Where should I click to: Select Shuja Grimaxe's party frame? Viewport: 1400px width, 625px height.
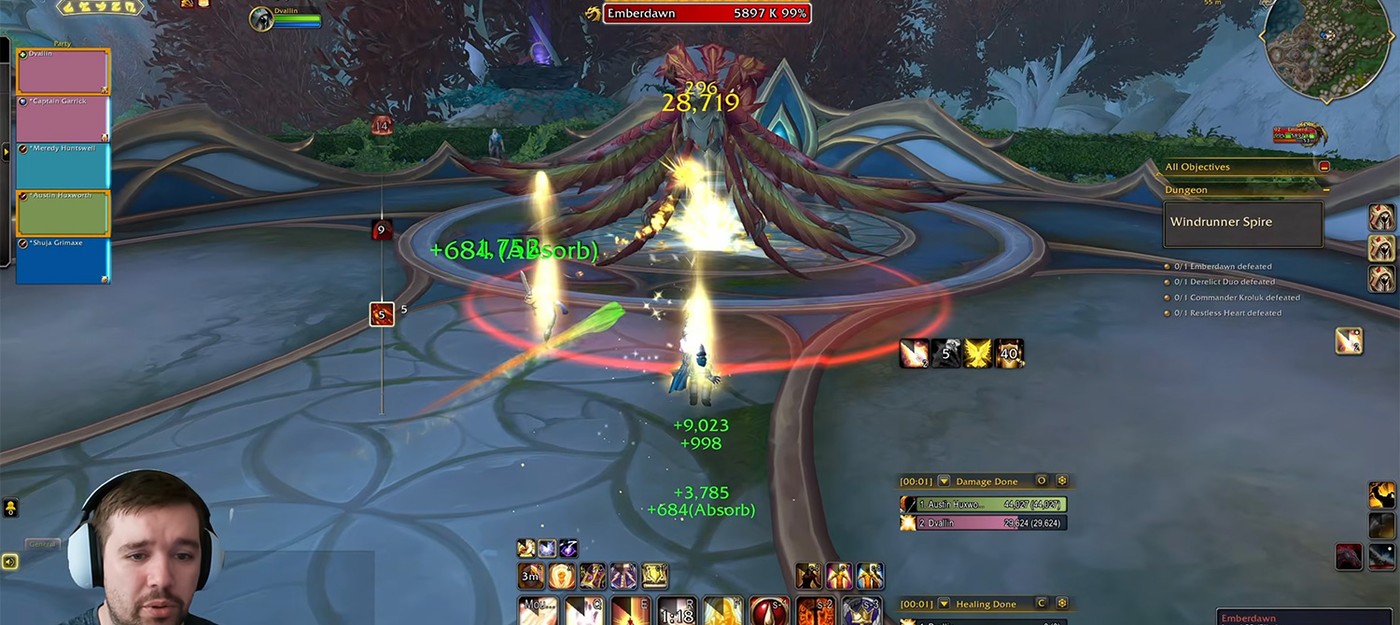pyautogui.click(x=63, y=260)
